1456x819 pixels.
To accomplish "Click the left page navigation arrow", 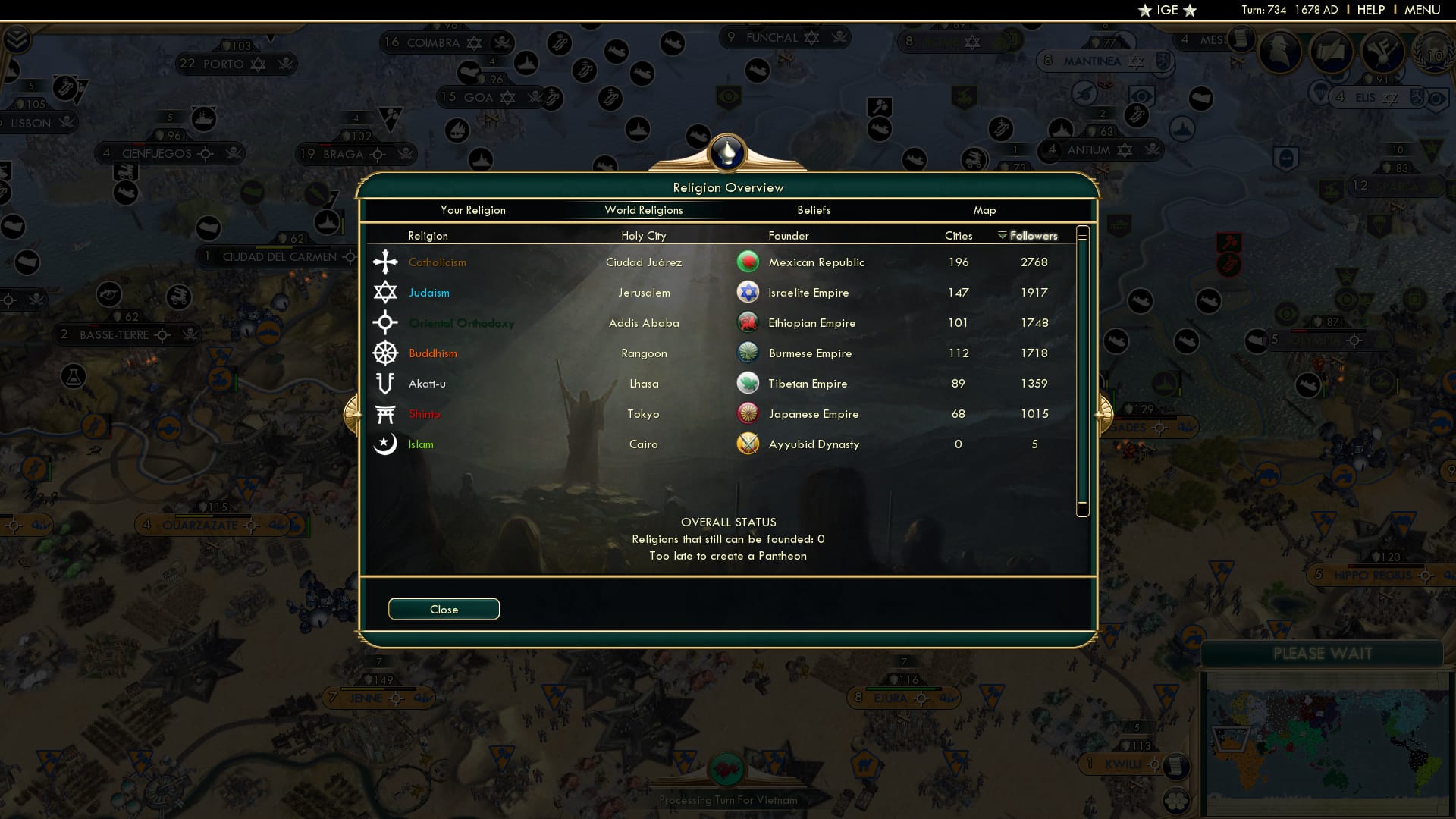I will (x=351, y=413).
